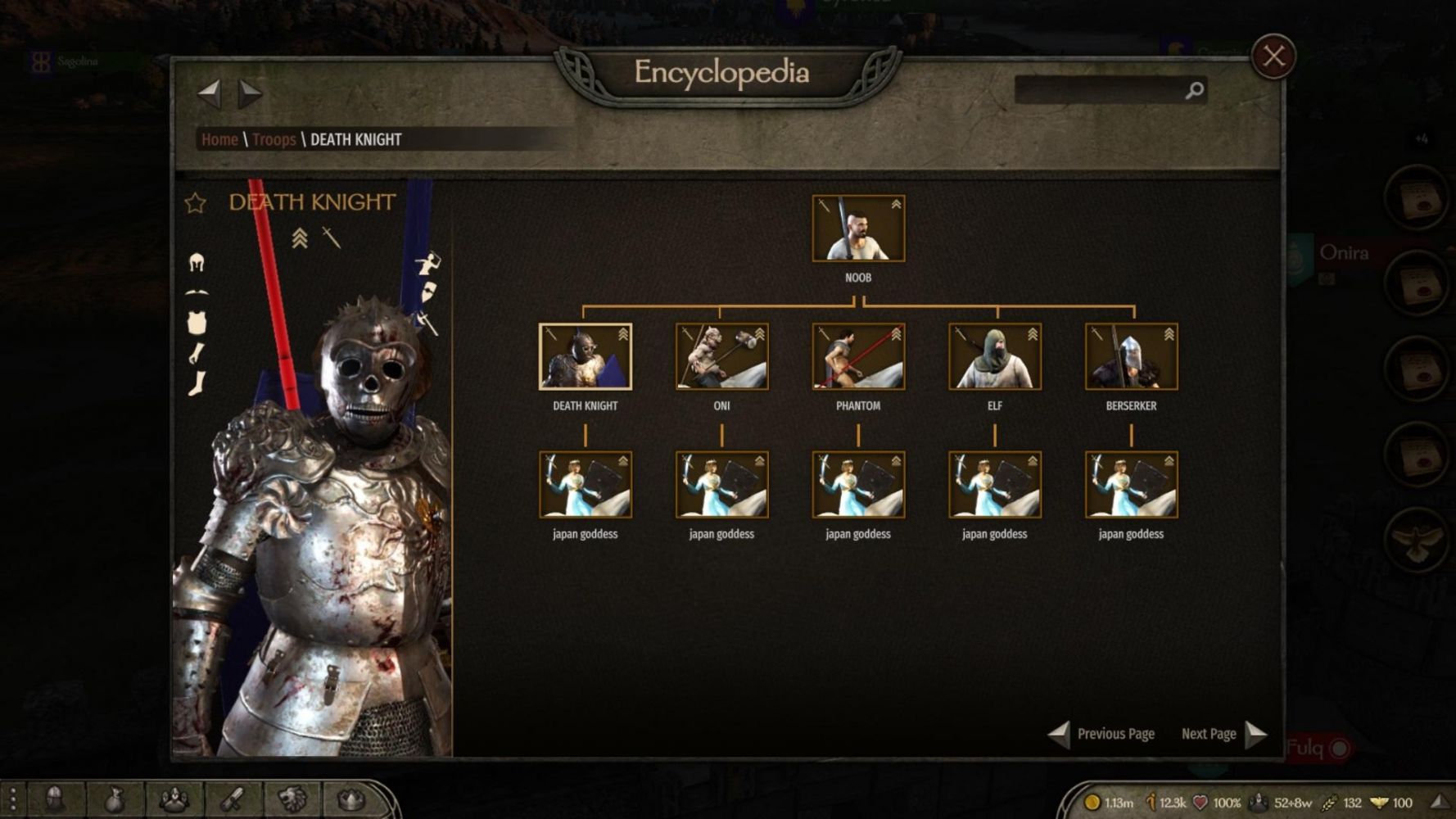Show the boots equipment icon
1456x819 pixels.
point(197,383)
